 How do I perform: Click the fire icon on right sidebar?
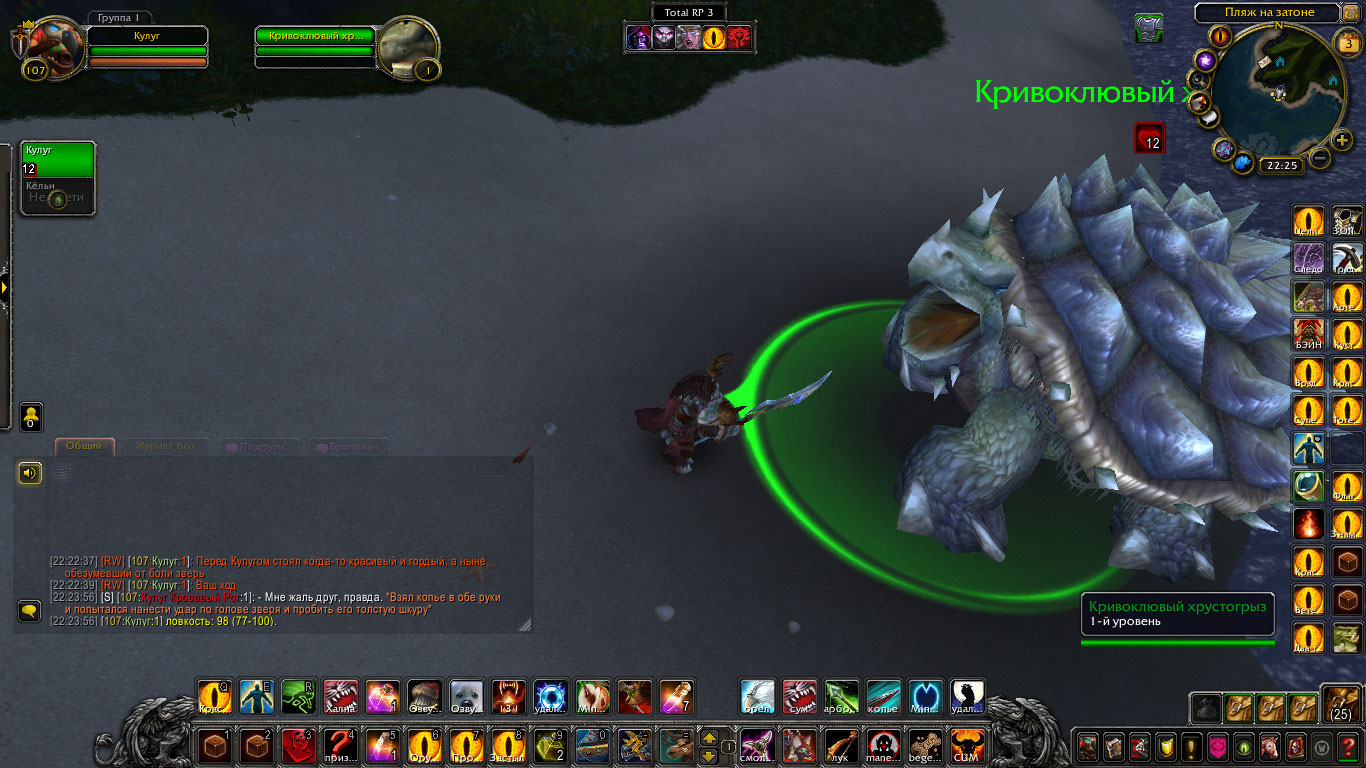1308,523
